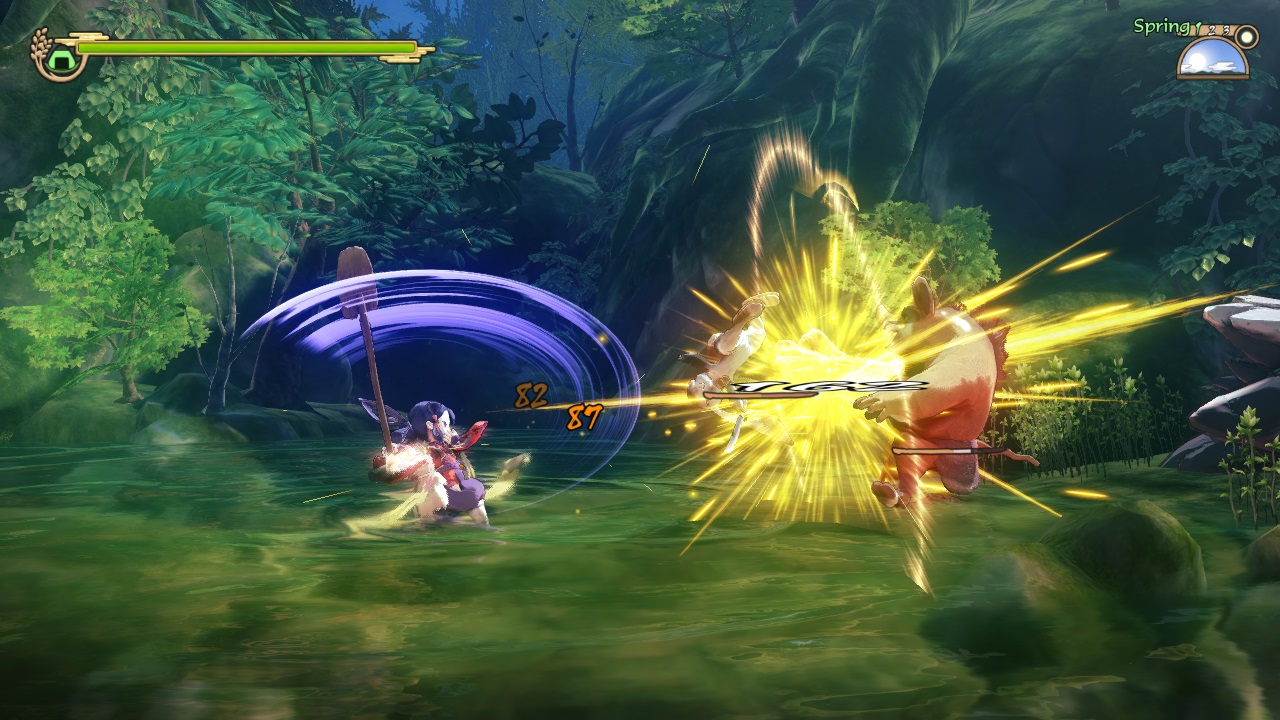Click the cloud graphic inside the weather dome
The image size is (1280, 720).
[x=1222, y=66]
